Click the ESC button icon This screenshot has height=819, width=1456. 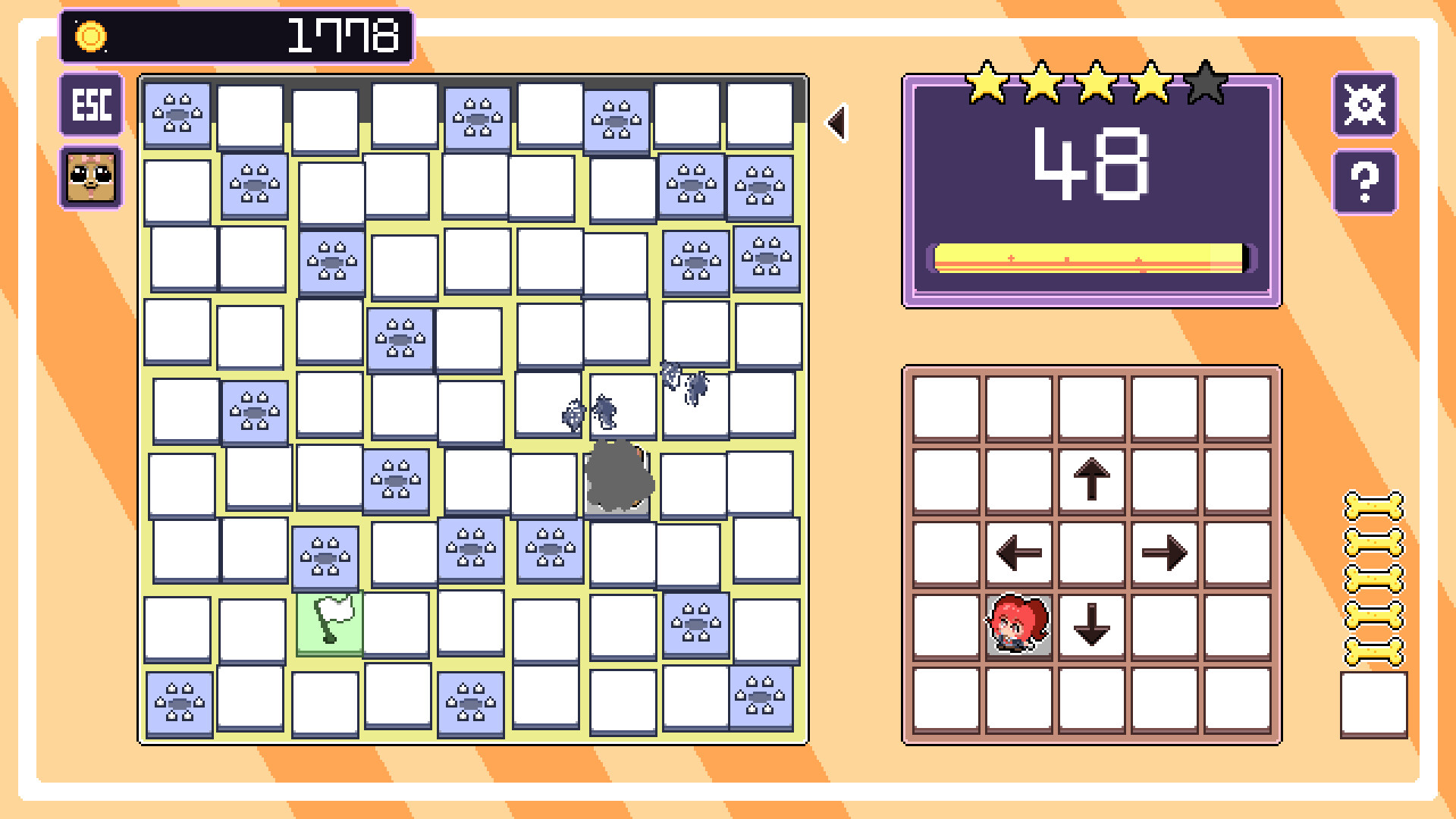(90, 105)
